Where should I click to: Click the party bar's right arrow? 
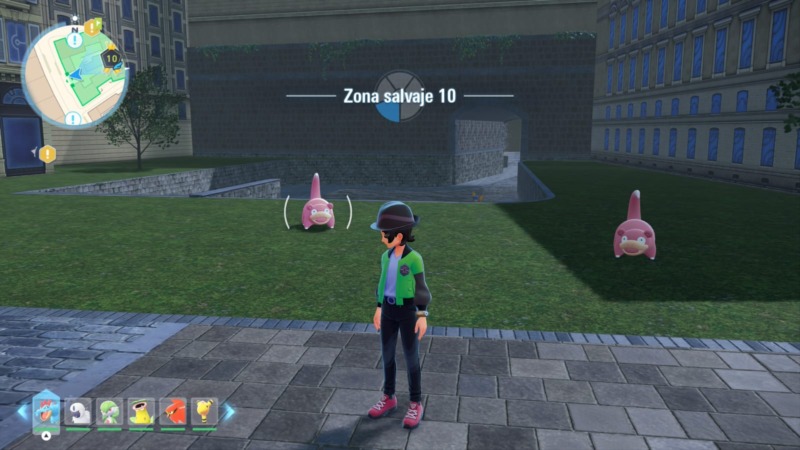coord(229,411)
